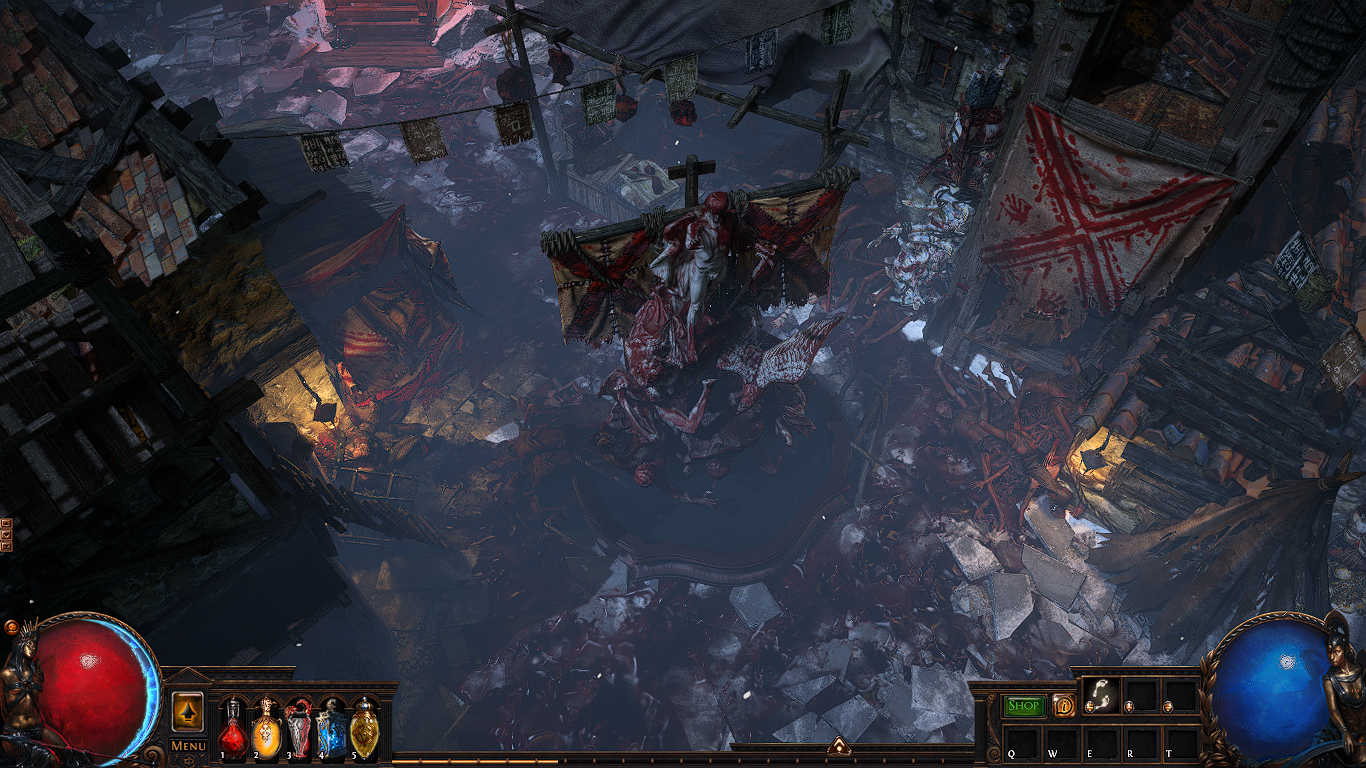Use the blue ornate flask
1366x768 pixels.
tap(331, 727)
